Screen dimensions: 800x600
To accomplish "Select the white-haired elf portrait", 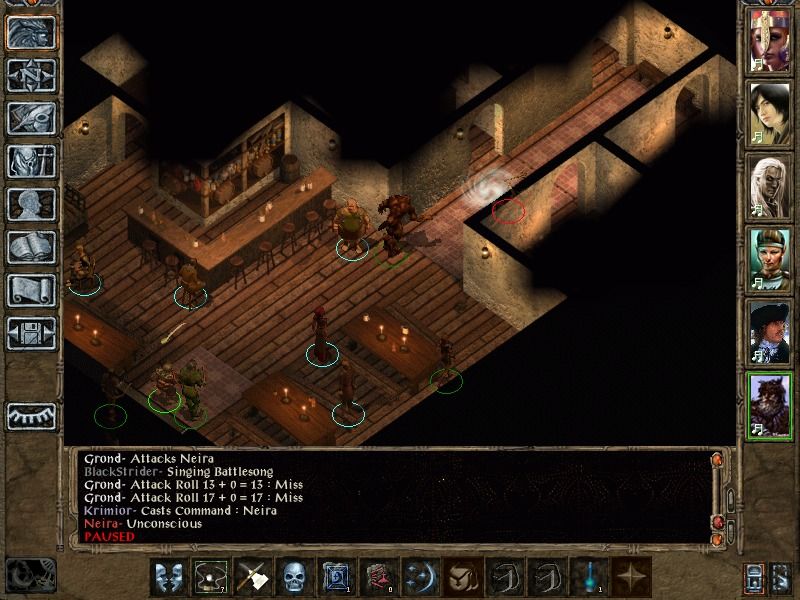I will (769, 184).
